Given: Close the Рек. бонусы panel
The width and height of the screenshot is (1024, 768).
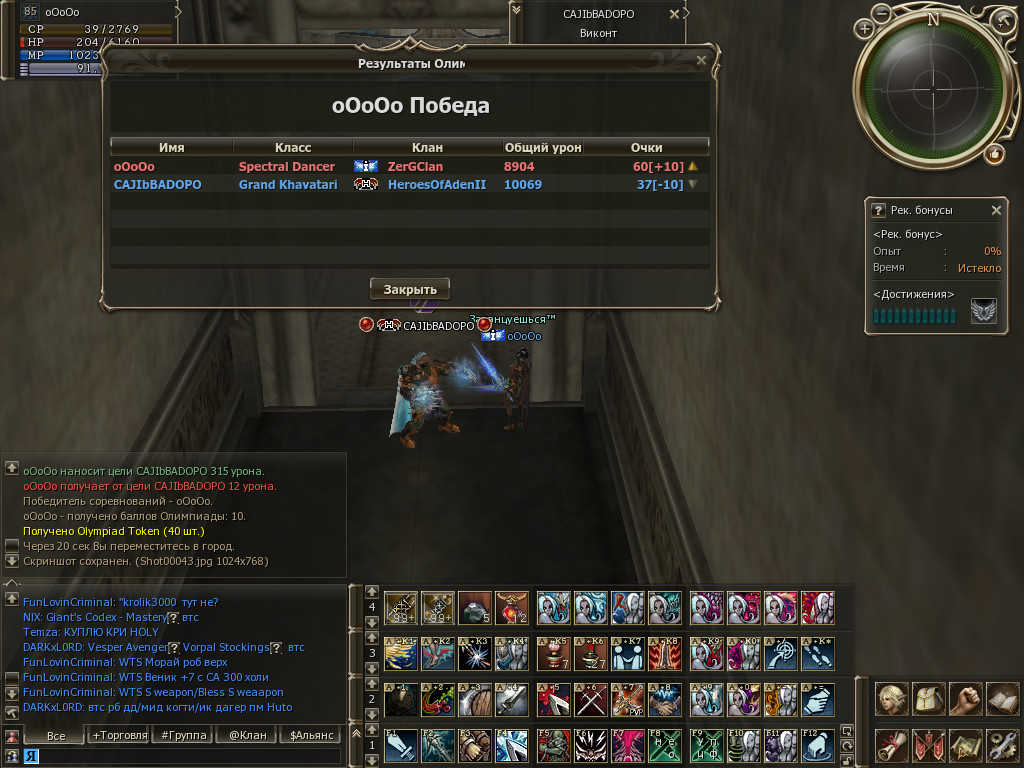Looking at the screenshot, I should (996, 210).
